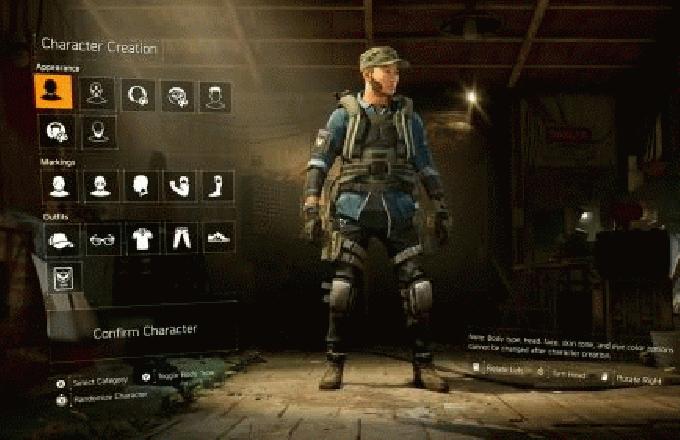
Task: Open the side-profile head markings category
Action: click(139, 185)
